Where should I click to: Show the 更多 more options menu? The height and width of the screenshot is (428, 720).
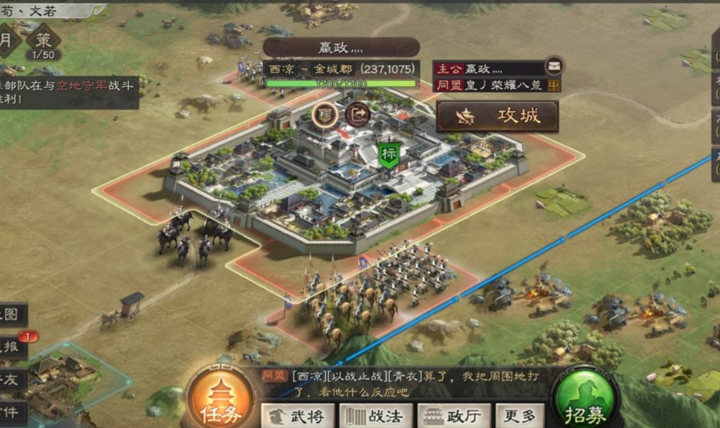tap(519, 415)
